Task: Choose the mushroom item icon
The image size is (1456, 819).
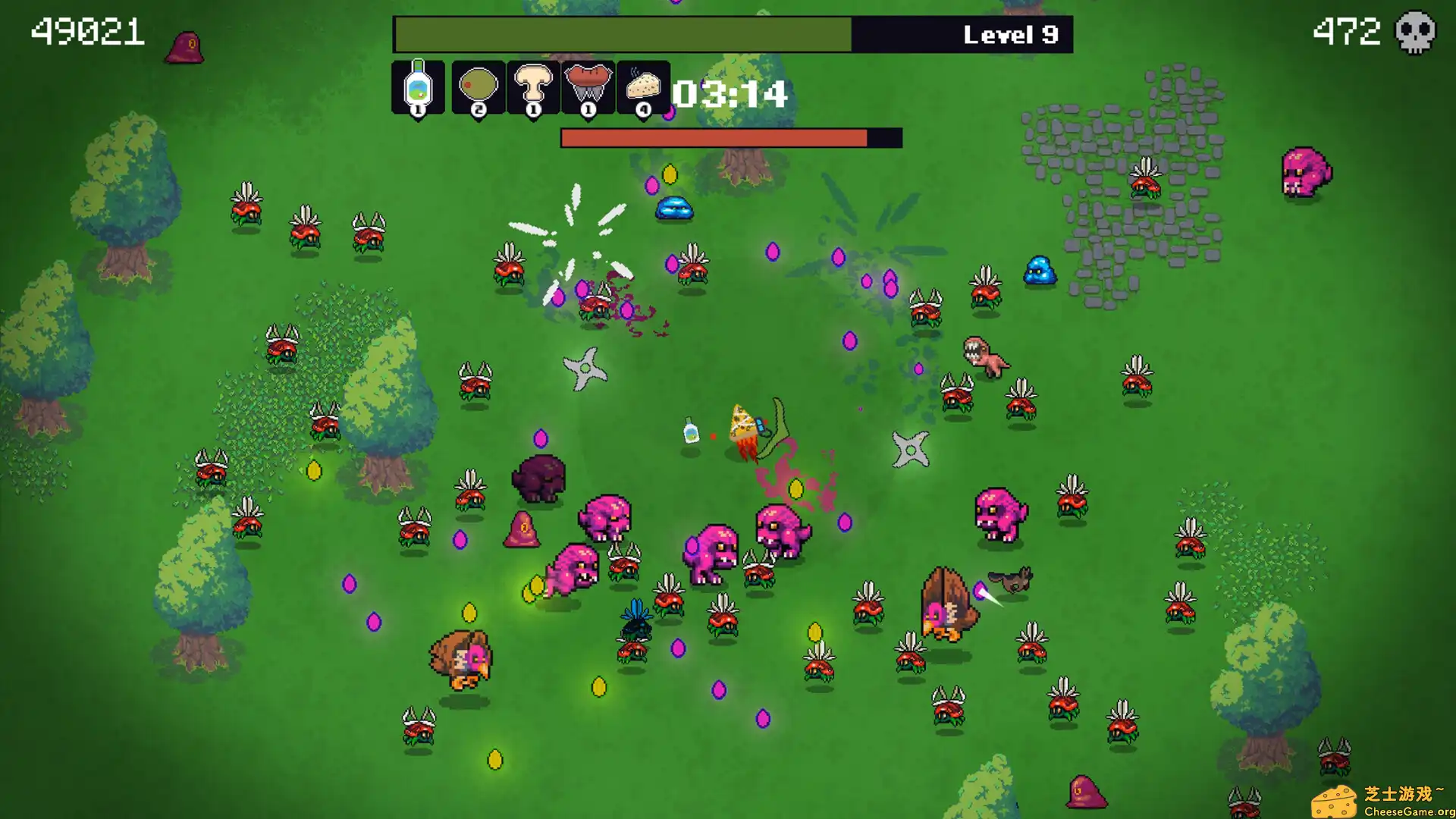Action: [533, 87]
